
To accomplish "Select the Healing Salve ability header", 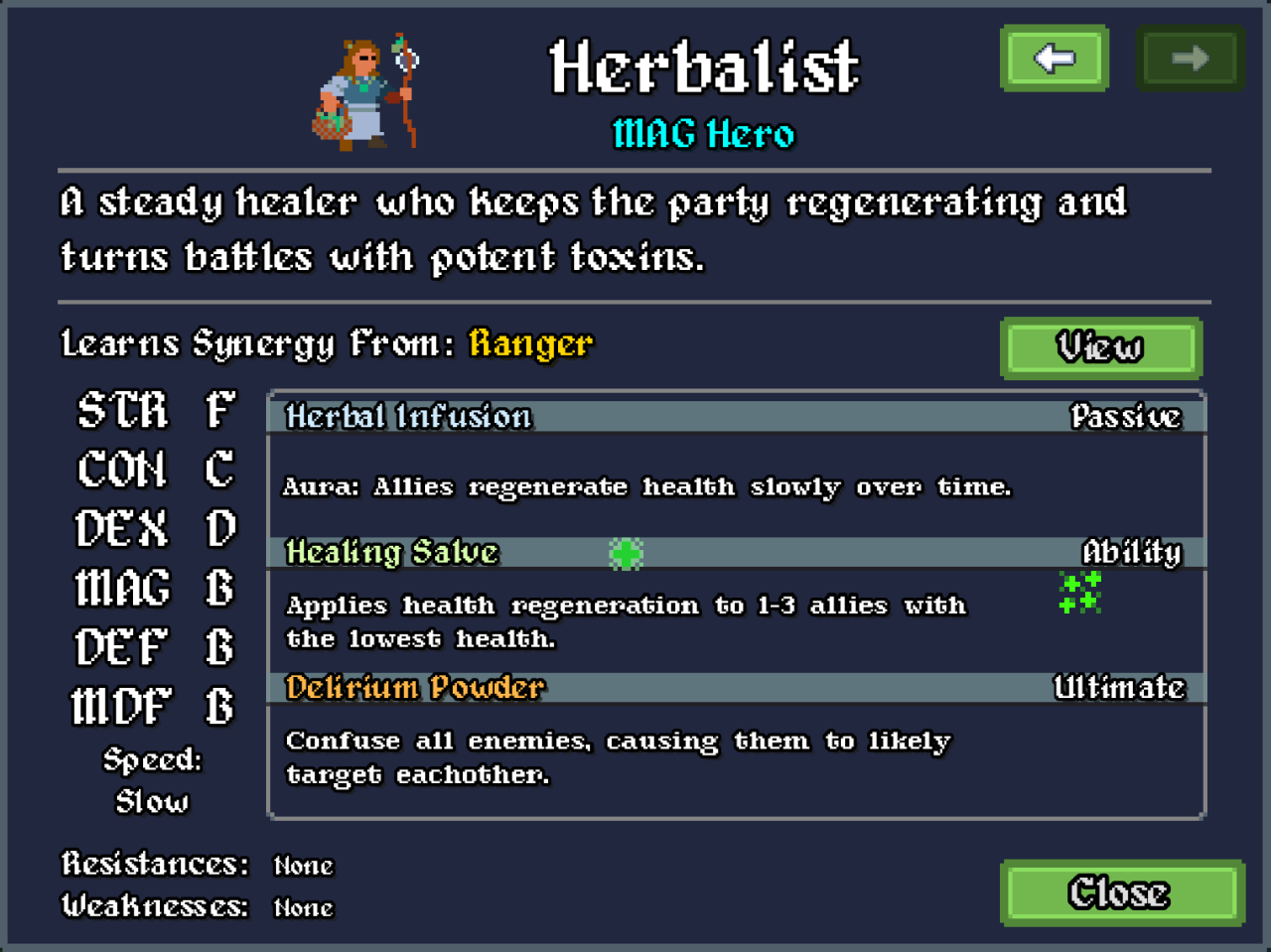I will [x=736, y=552].
